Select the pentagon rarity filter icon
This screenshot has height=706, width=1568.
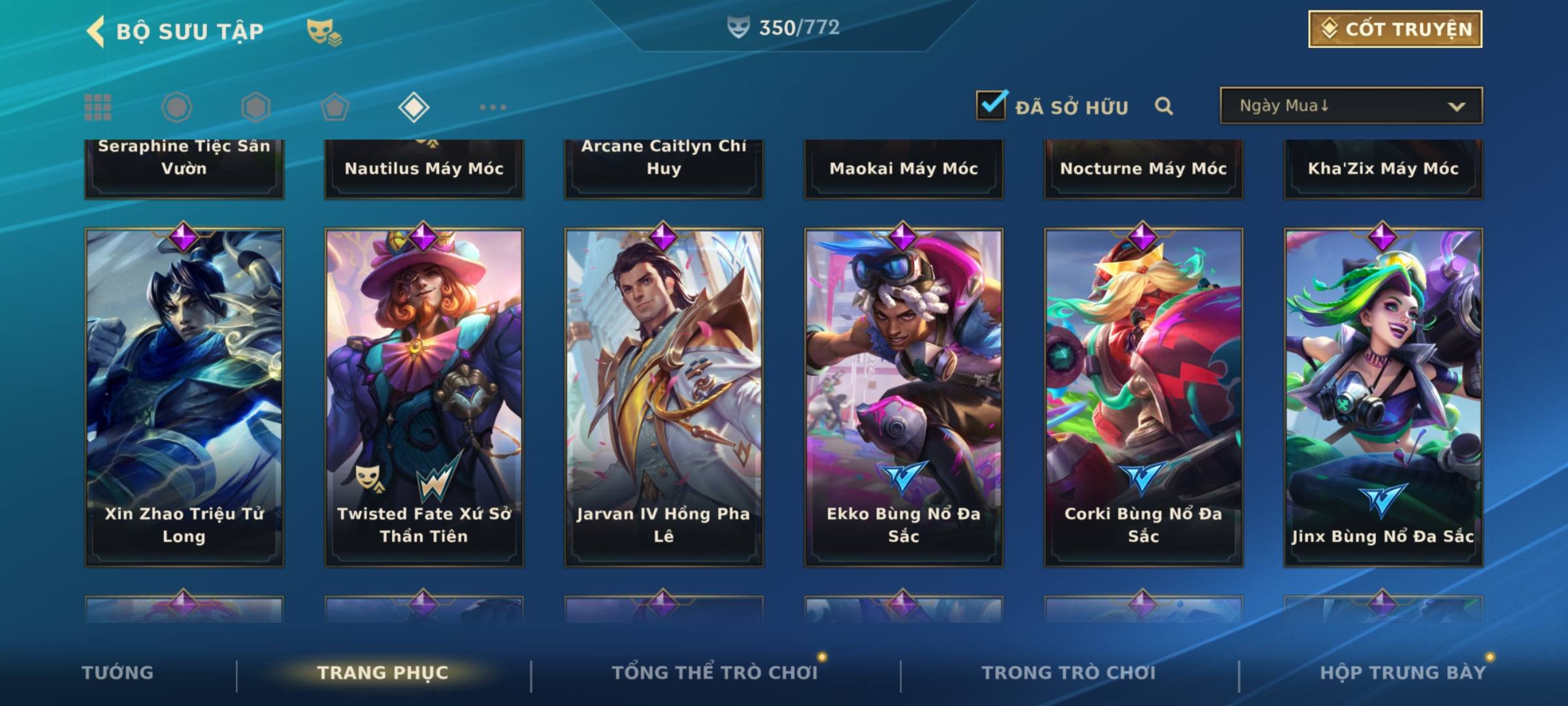(335, 107)
